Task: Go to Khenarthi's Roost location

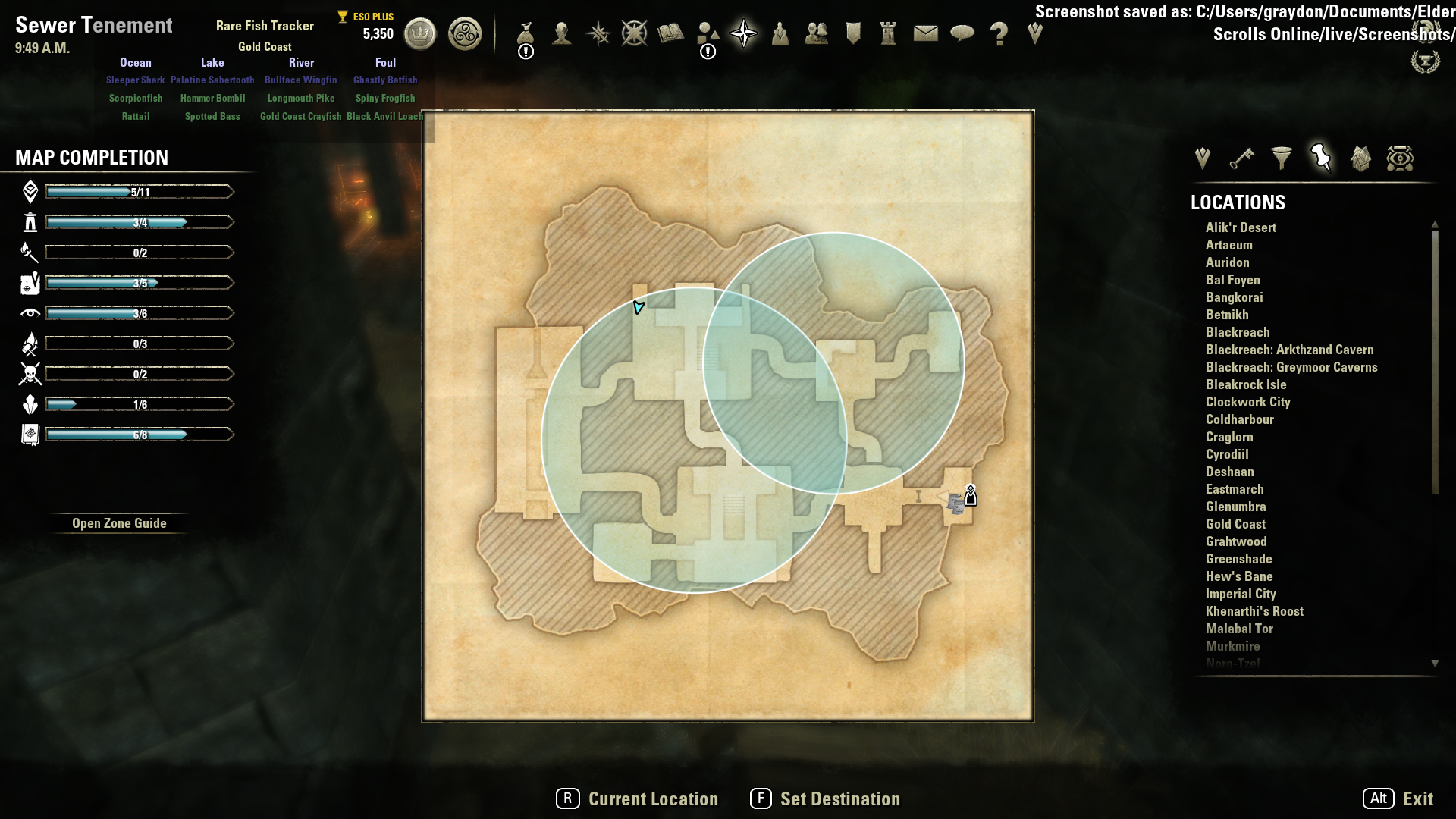Action: (1254, 611)
